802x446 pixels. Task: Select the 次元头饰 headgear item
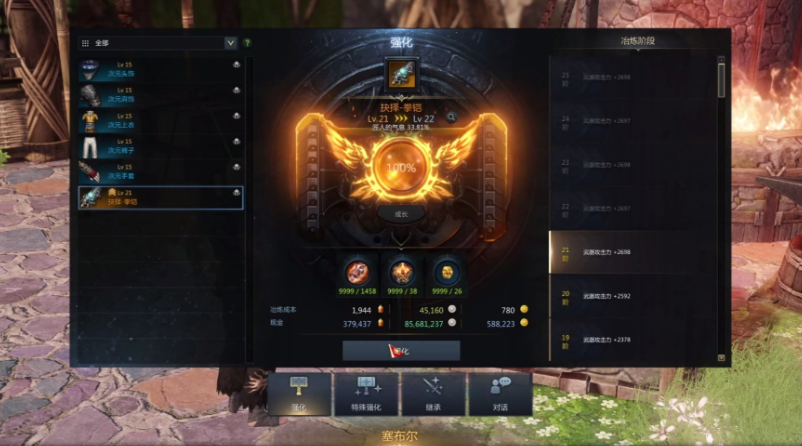click(160, 68)
